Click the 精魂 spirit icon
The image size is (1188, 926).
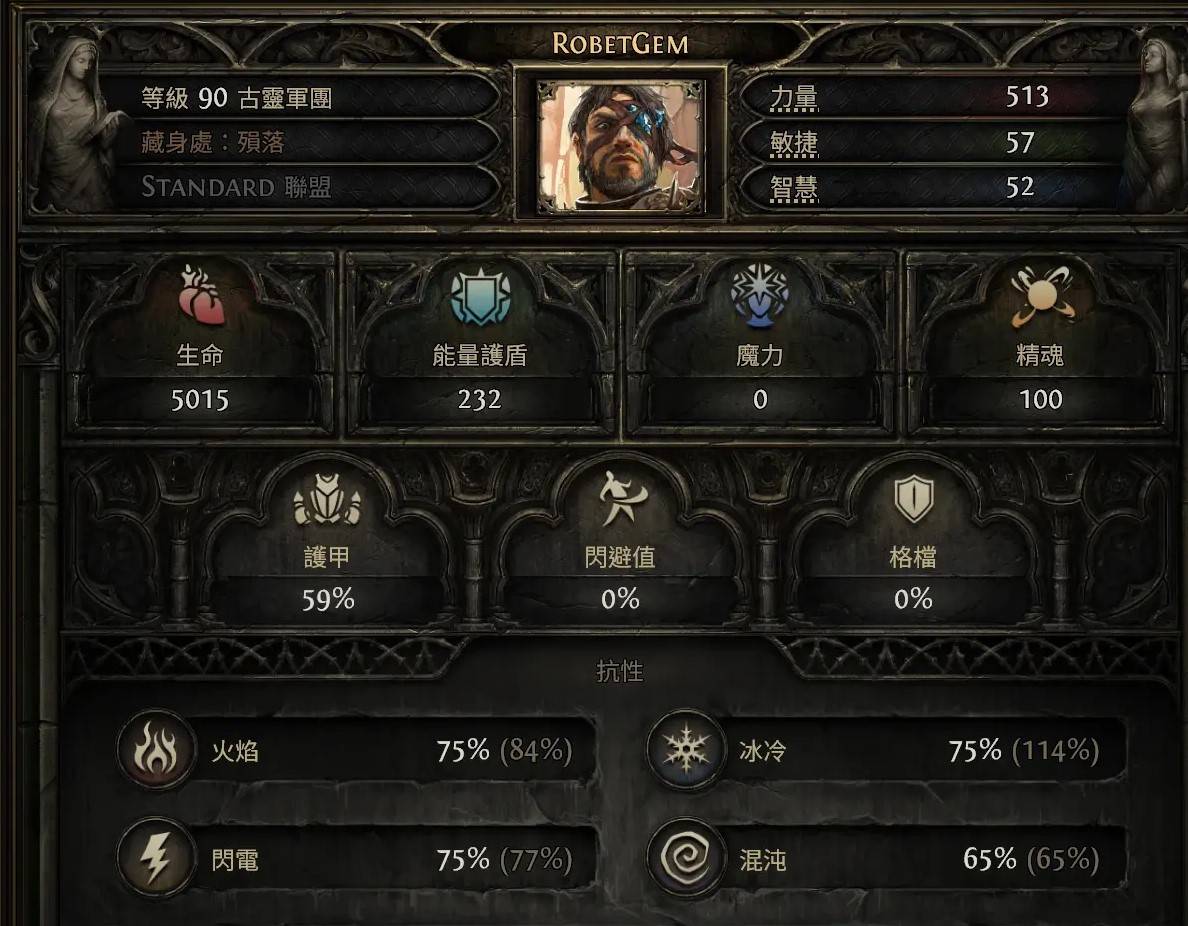pos(1040,297)
